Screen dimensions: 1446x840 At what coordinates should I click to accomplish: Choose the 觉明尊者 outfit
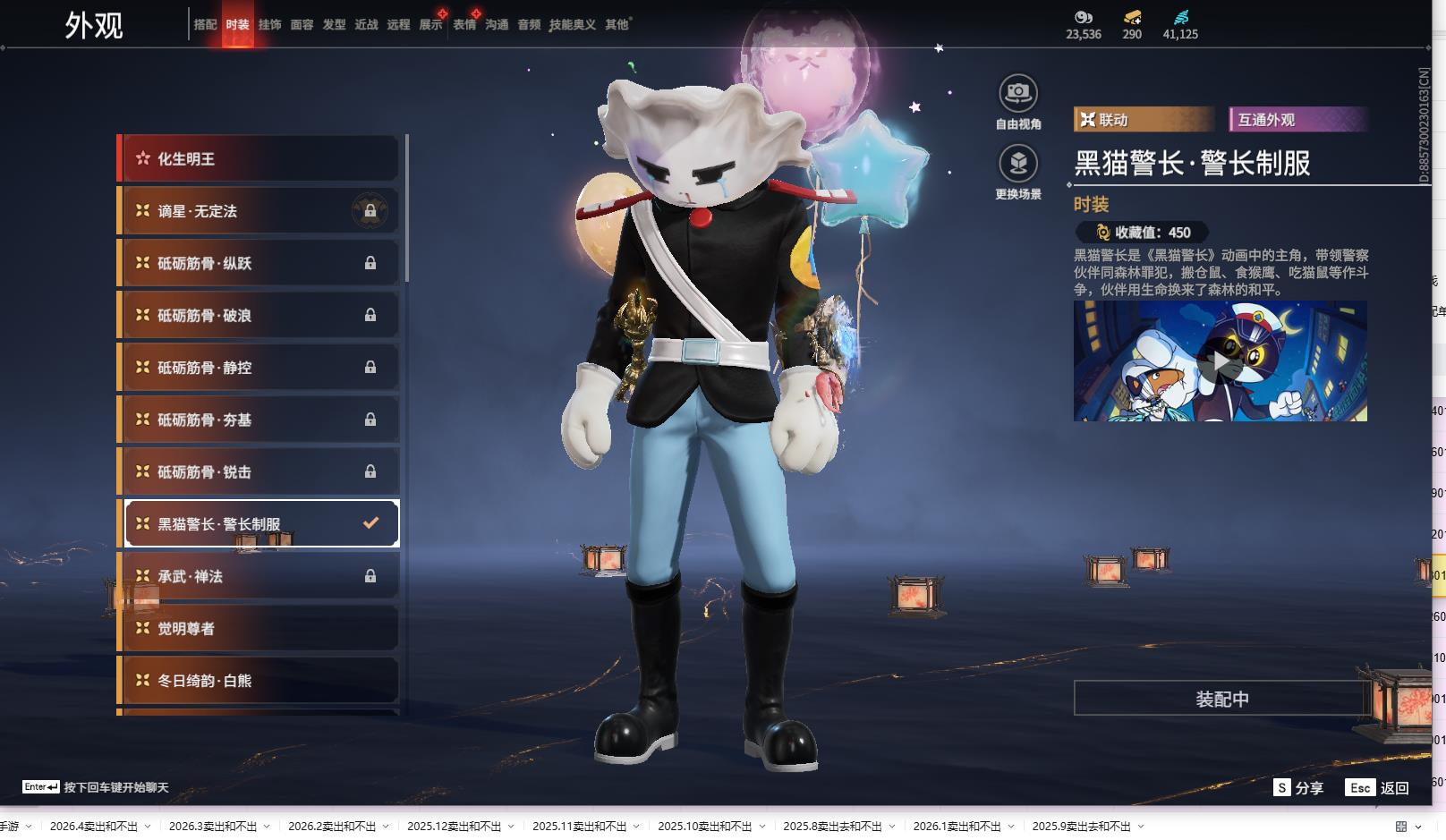click(x=259, y=628)
